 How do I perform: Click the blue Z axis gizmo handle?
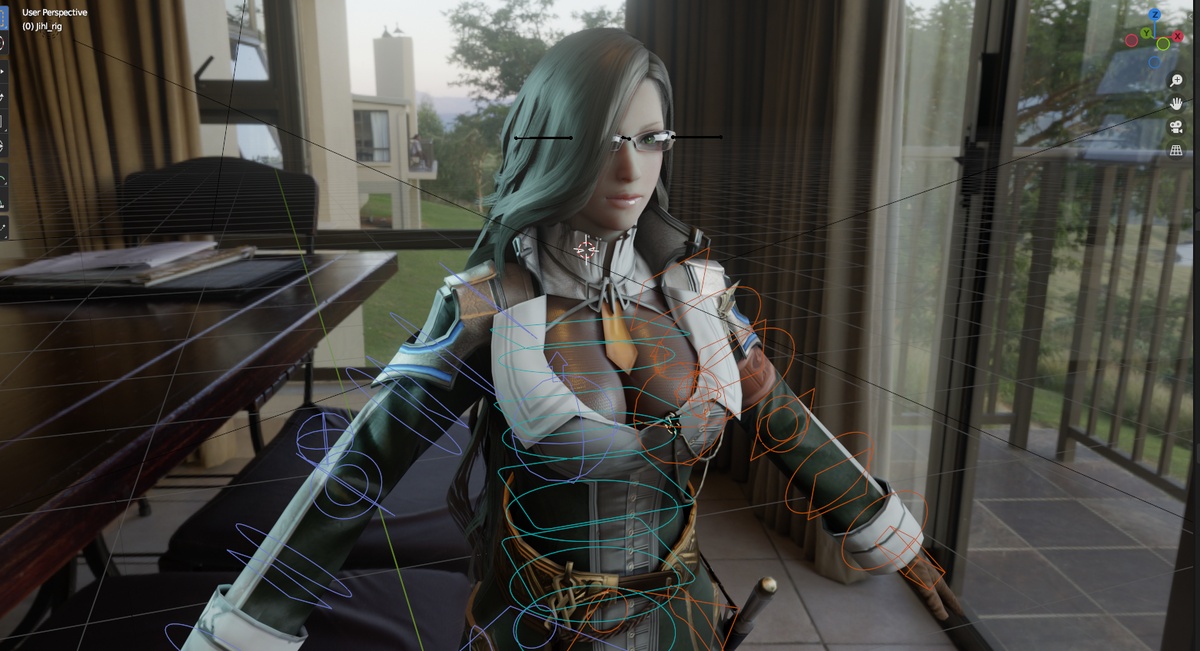pos(1155,15)
